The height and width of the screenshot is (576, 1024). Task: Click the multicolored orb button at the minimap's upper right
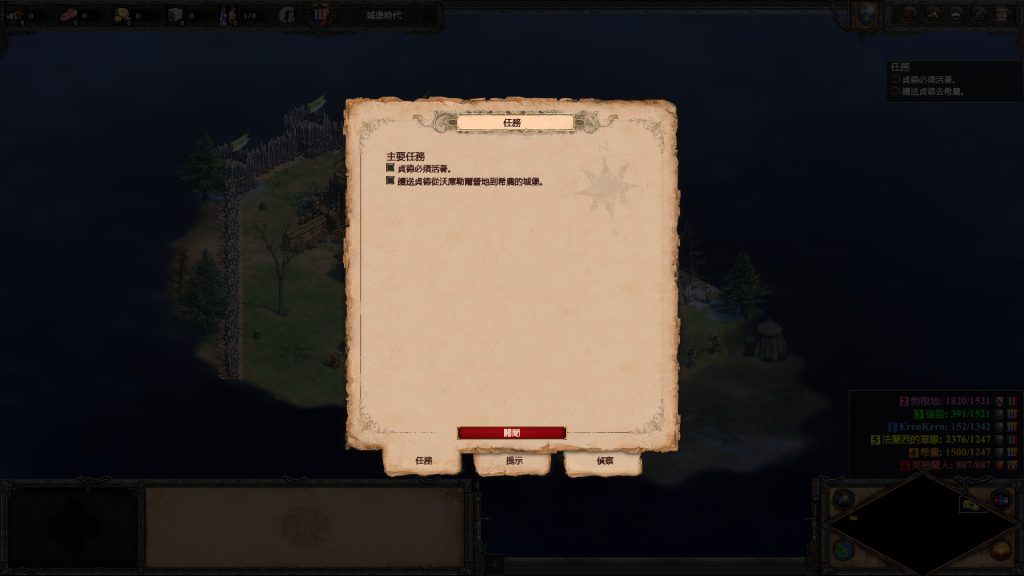1000,497
